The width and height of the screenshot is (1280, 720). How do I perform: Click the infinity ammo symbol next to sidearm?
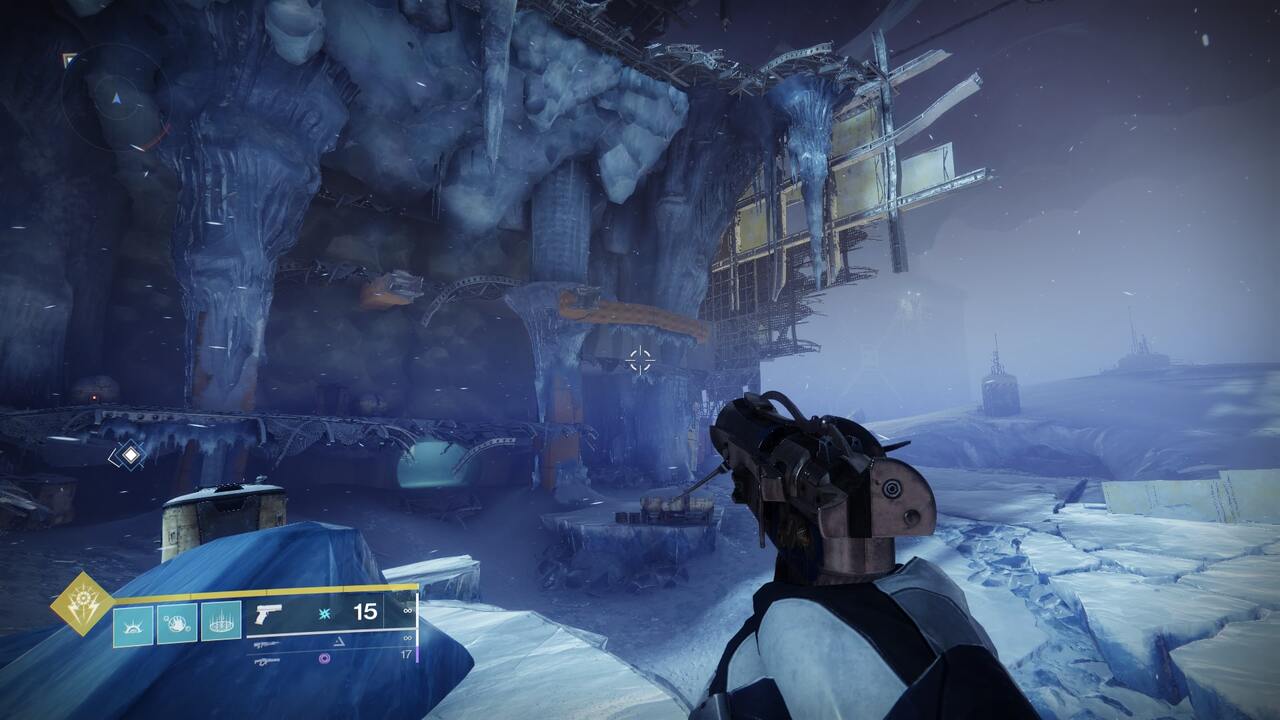click(406, 610)
